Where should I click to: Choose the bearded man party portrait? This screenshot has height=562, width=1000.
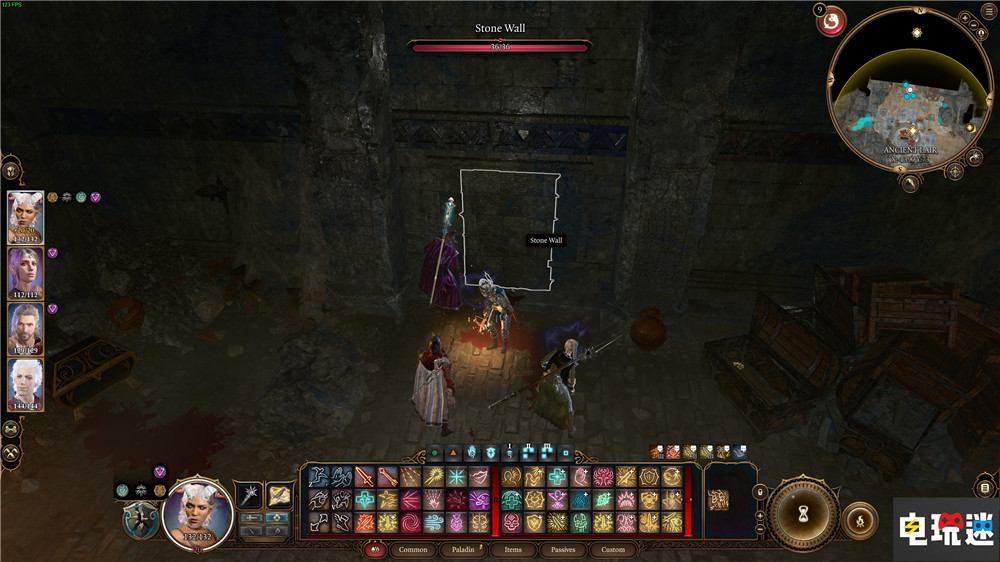coord(26,328)
